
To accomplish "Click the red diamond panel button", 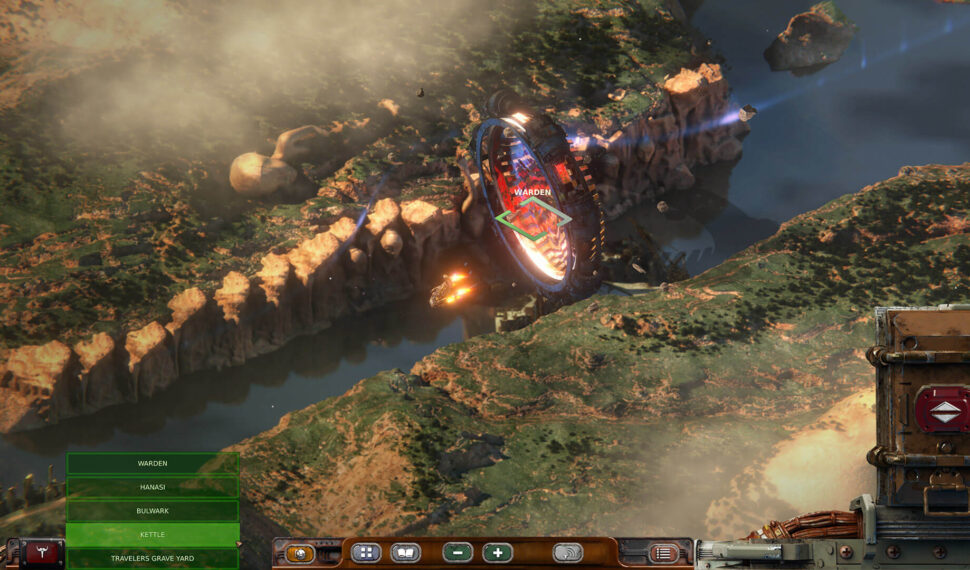I will pos(942,408).
